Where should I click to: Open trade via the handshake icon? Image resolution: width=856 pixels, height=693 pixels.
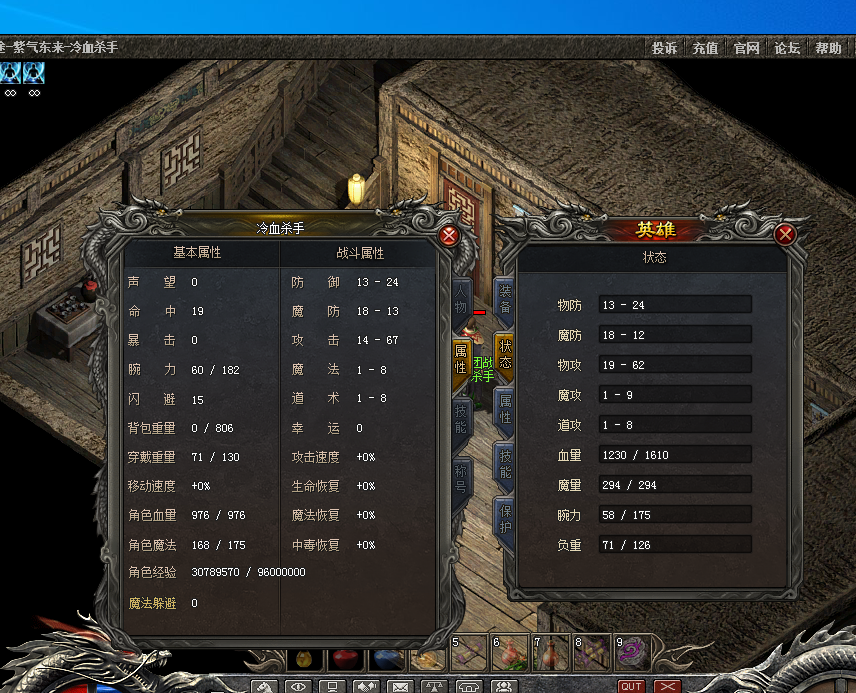click(366, 687)
